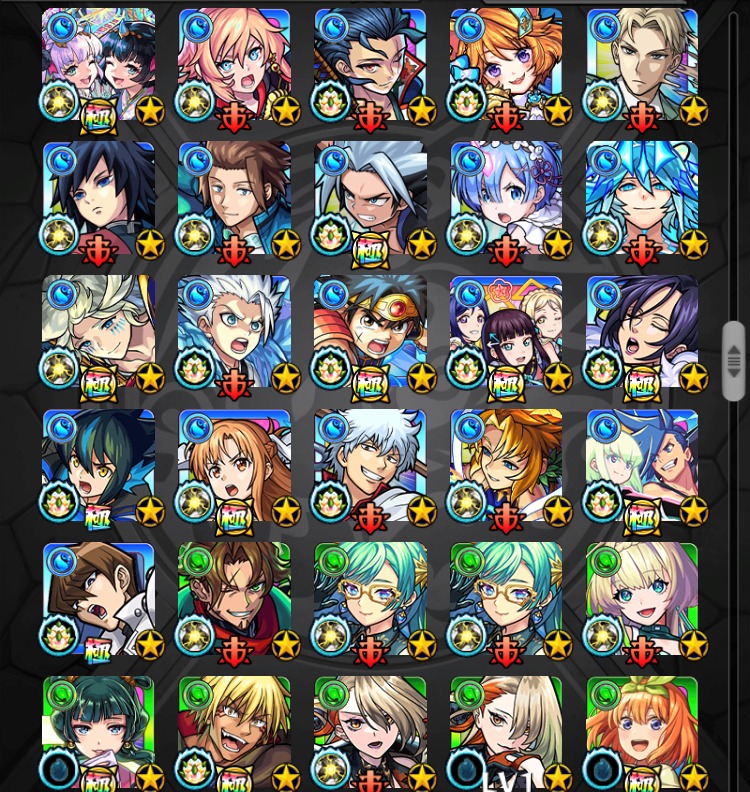Select the orange-haired girl Asuna
This screenshot has height=792, width=750.
click(234, 466)
